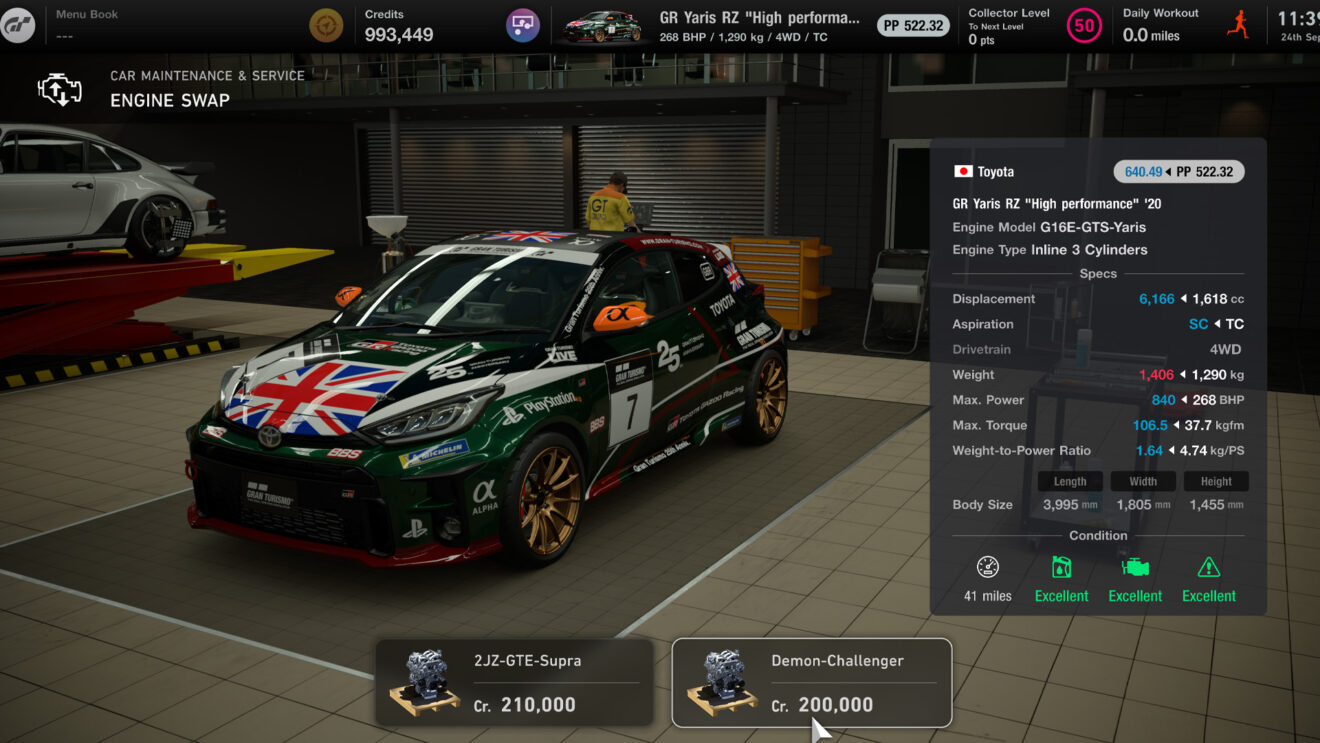This screenshot has width=1320, height=743.
Task: Click the PP 522.32 badge in the header
Action: pyautogui.click(x=911, y=26)
